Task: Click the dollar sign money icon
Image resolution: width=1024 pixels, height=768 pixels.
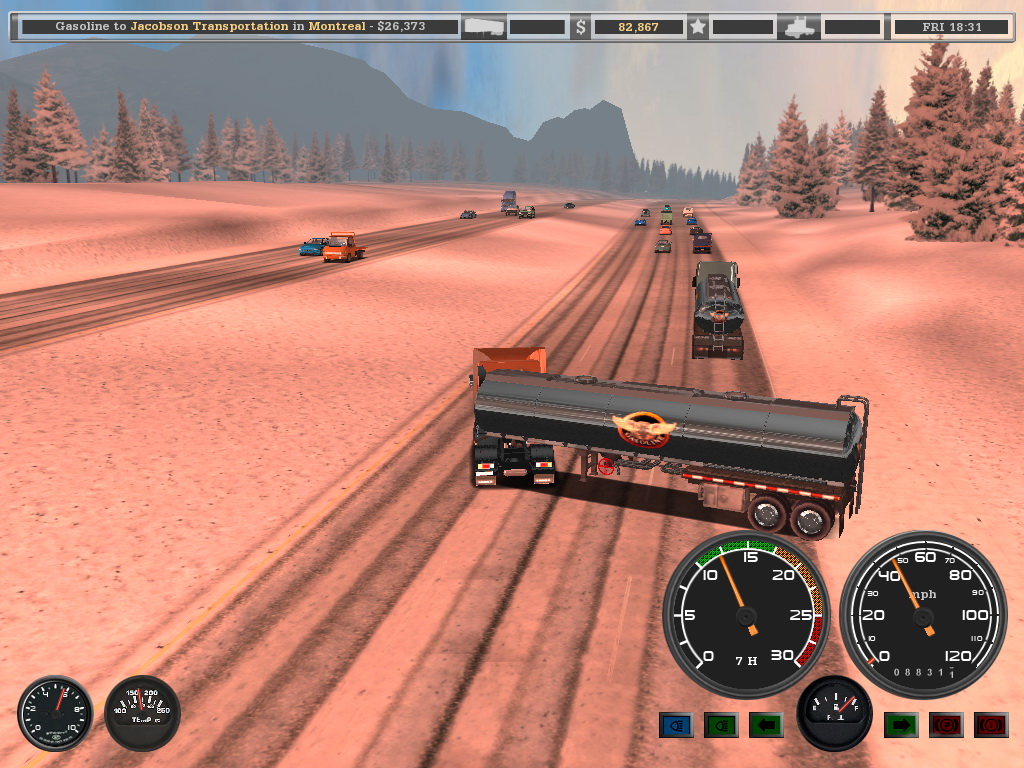Action: [x=581, y=27]
